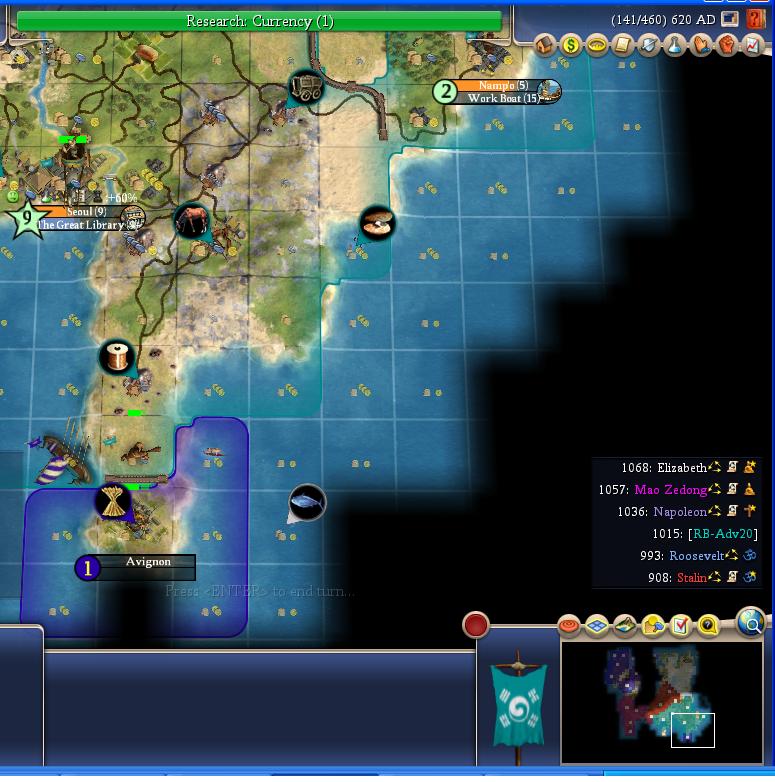Click the Research: Currency progress bar
Viewport: 775px width, 782px height.
[x=259, y=21]
